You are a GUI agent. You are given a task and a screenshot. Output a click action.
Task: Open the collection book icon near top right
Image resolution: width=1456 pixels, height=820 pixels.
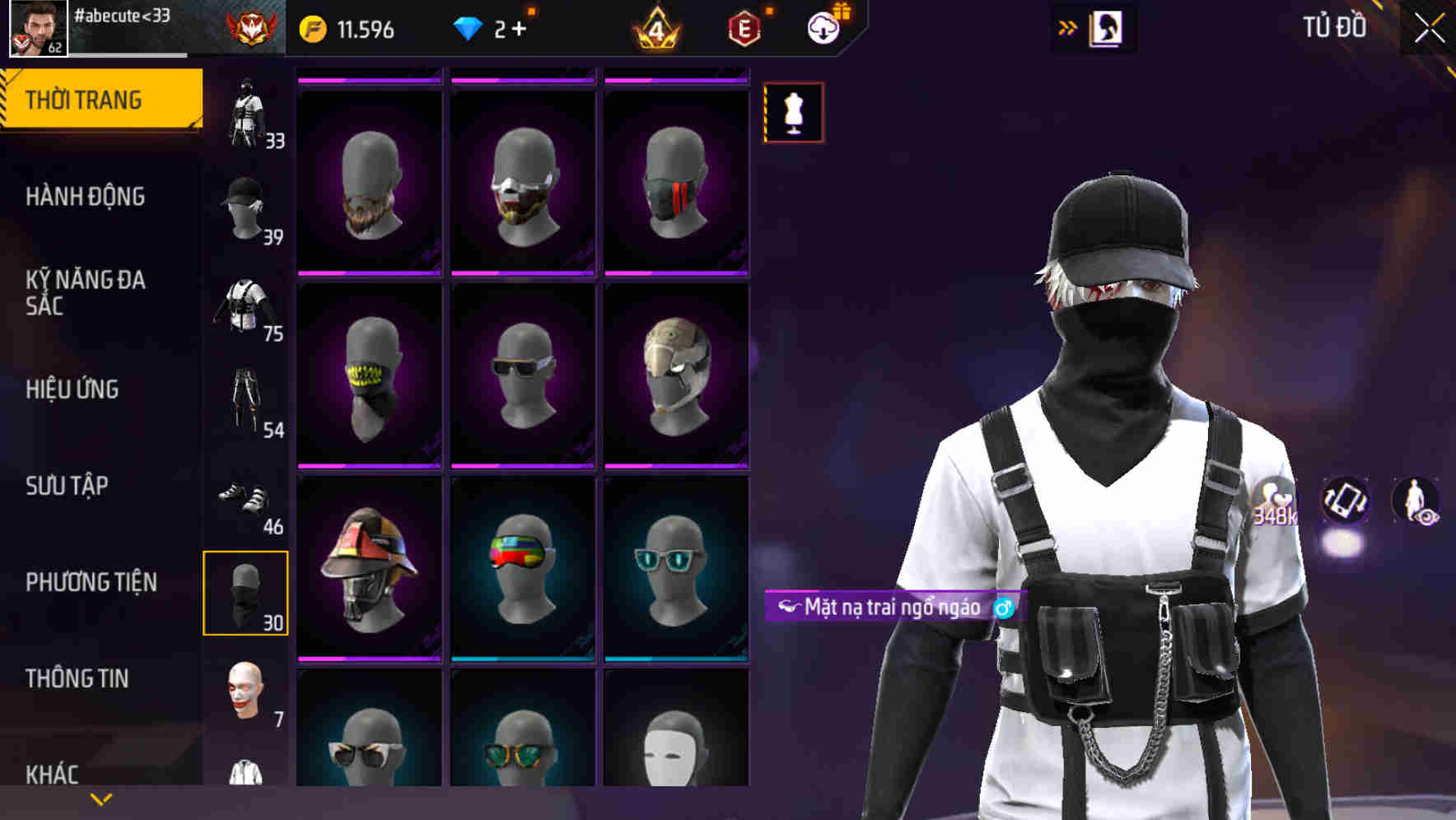1105,27
